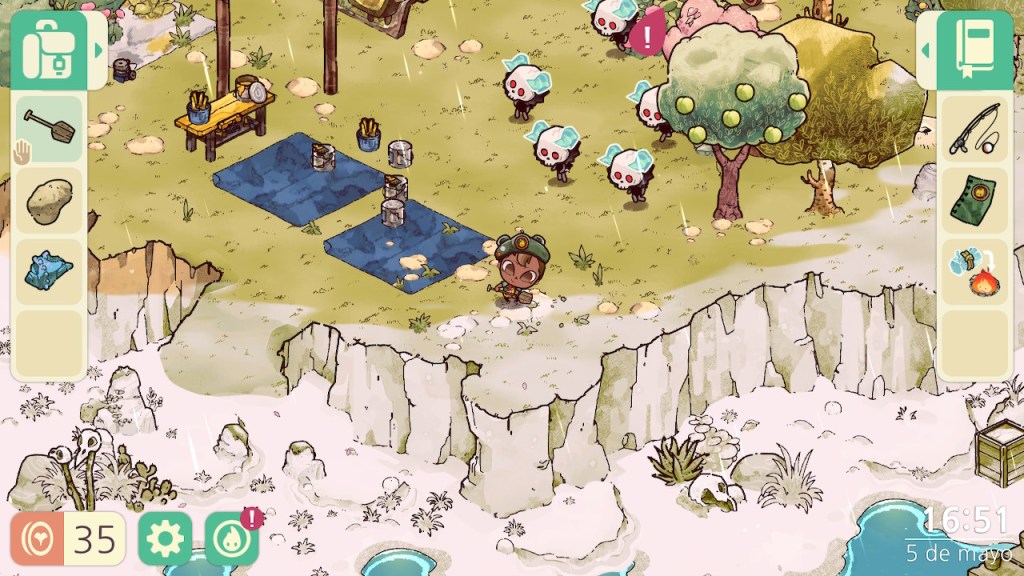Equip the fishing rod
The image size is (1024, 576).
974,130
